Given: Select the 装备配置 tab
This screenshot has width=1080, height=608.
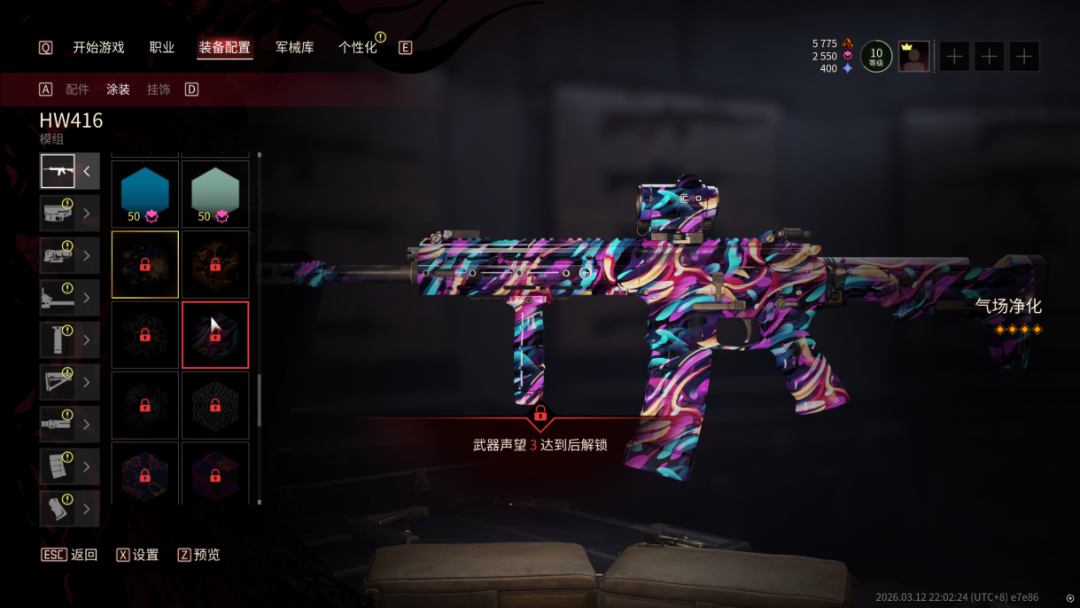Looking at the screenshot, I should (225, 47).
